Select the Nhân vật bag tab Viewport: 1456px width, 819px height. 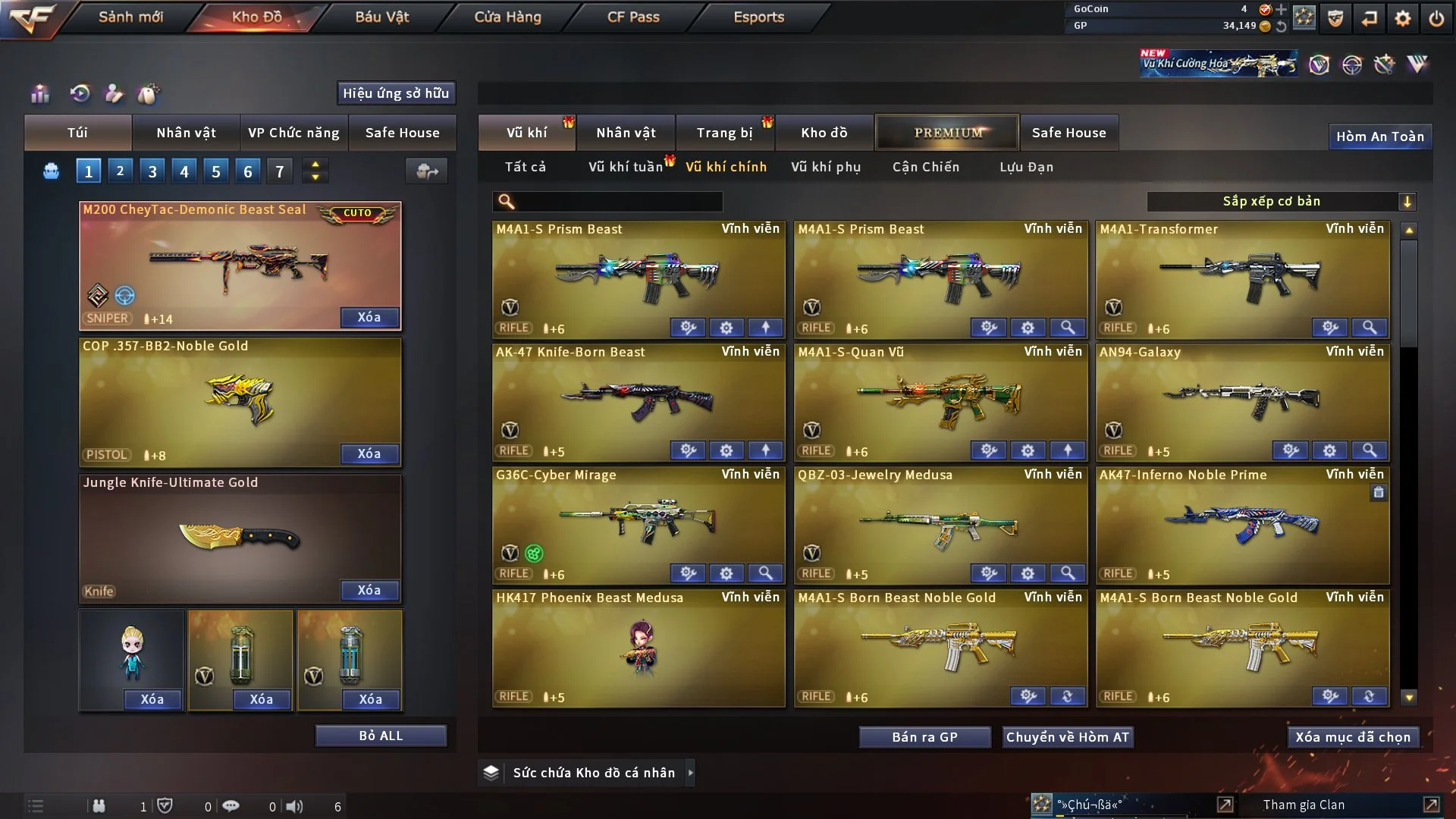click(x=186, y=133)
